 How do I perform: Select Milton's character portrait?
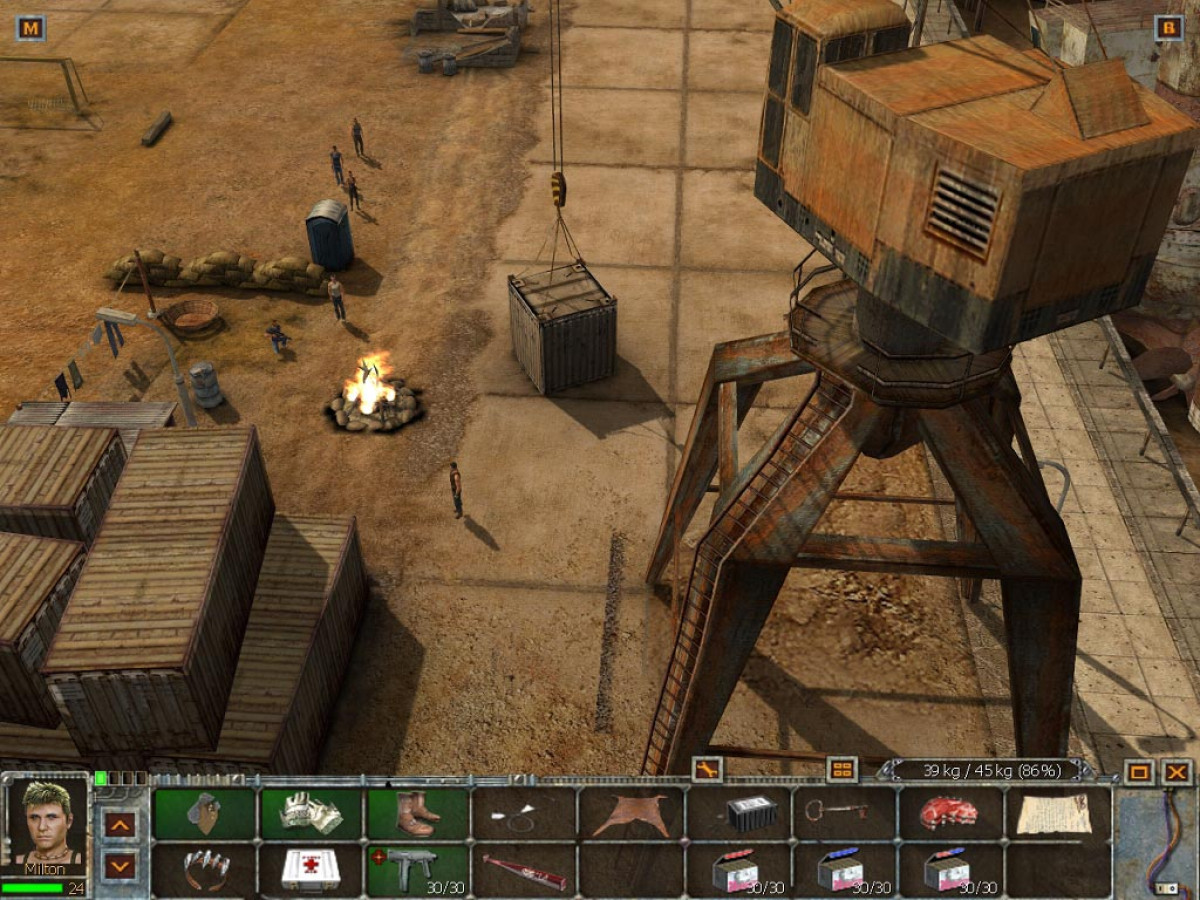46,826
